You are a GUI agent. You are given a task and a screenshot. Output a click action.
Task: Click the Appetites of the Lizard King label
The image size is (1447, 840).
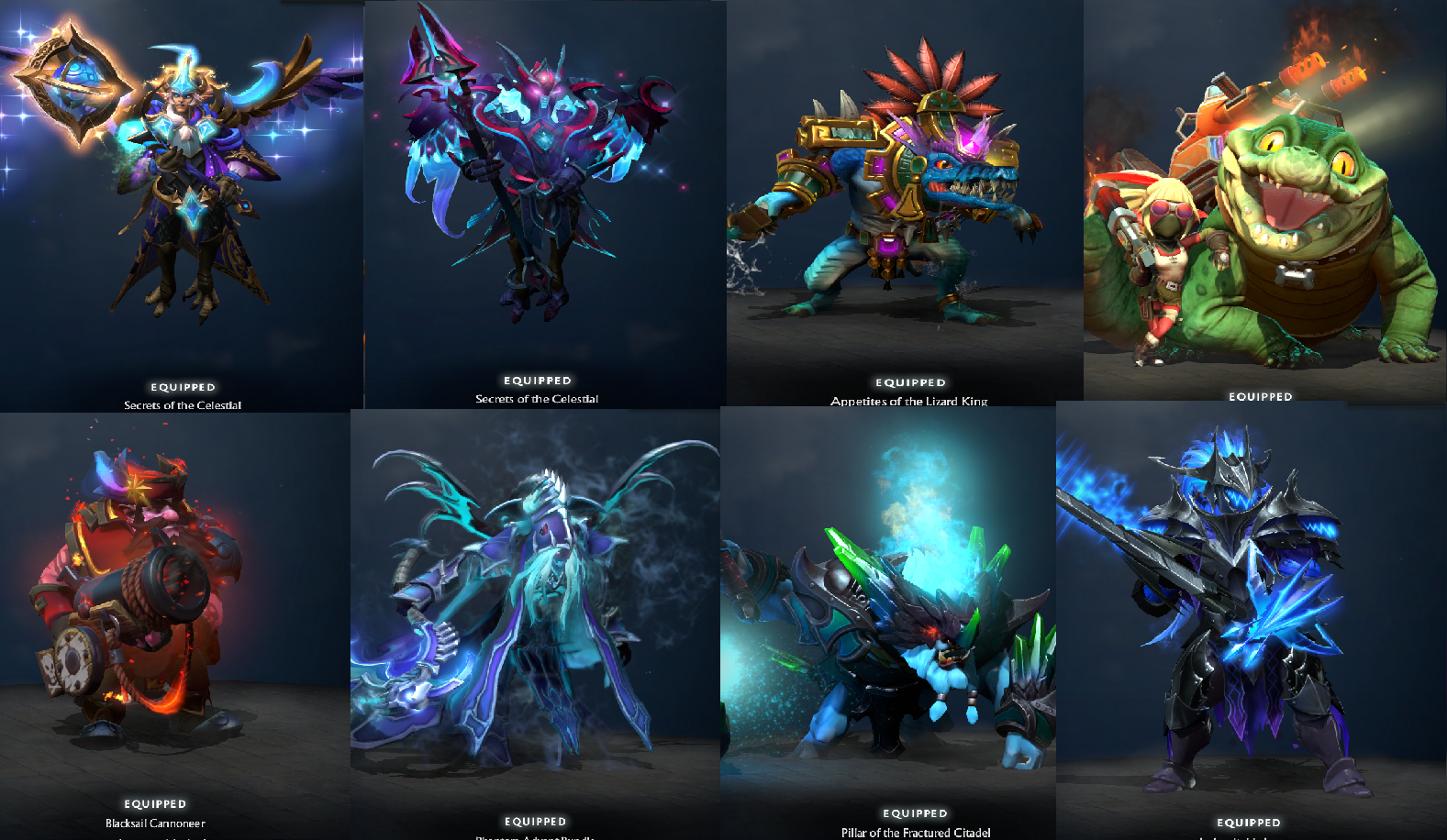pos(910,401)
